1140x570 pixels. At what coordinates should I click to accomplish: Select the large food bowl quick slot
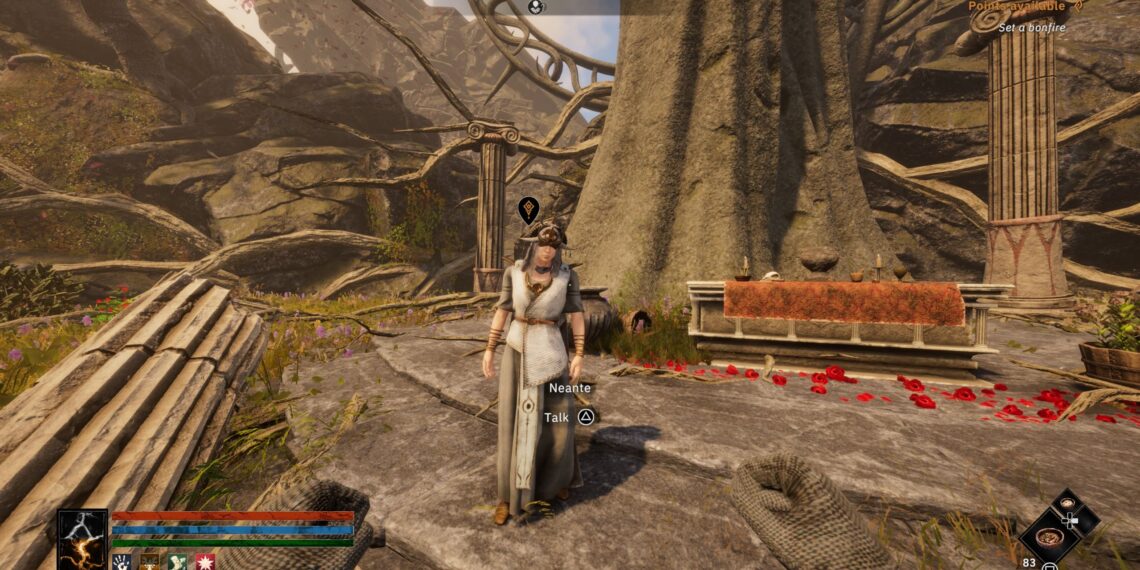click(x=1050, y=537)
